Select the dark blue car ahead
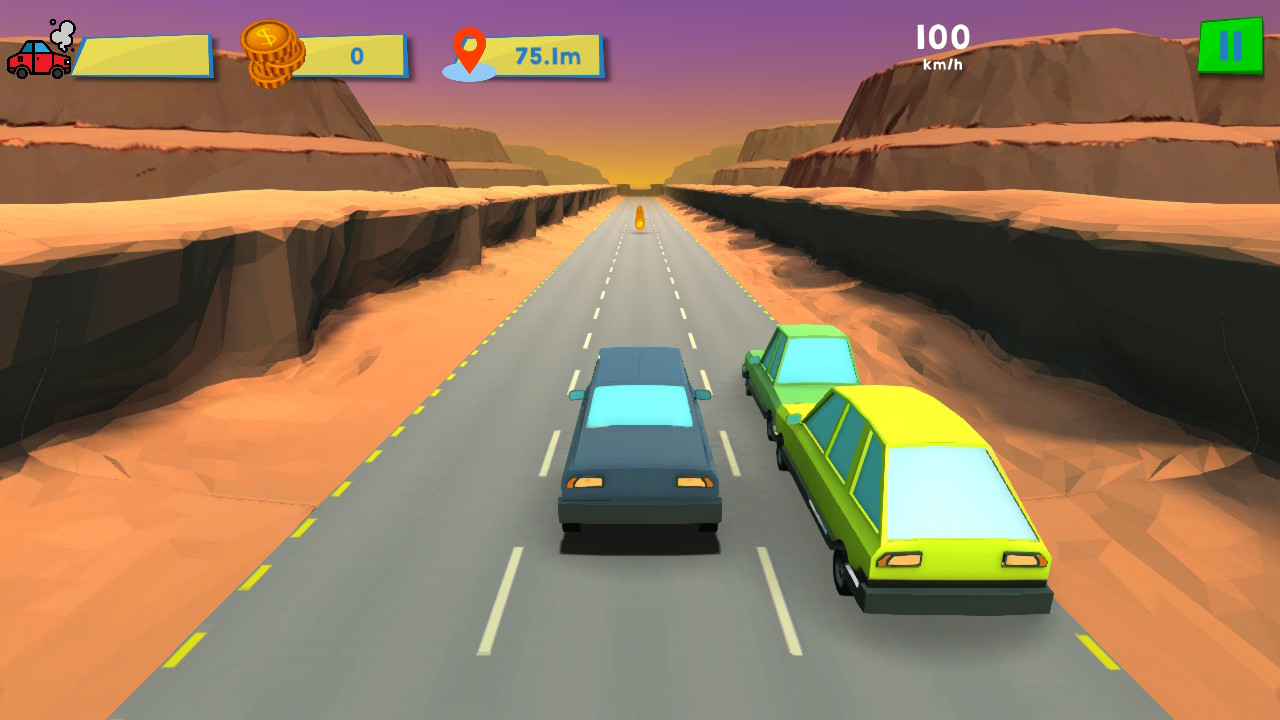Image resolution: width=1280 pixels, height=720 pixels. pyautogui.click(x=640, y=440)
